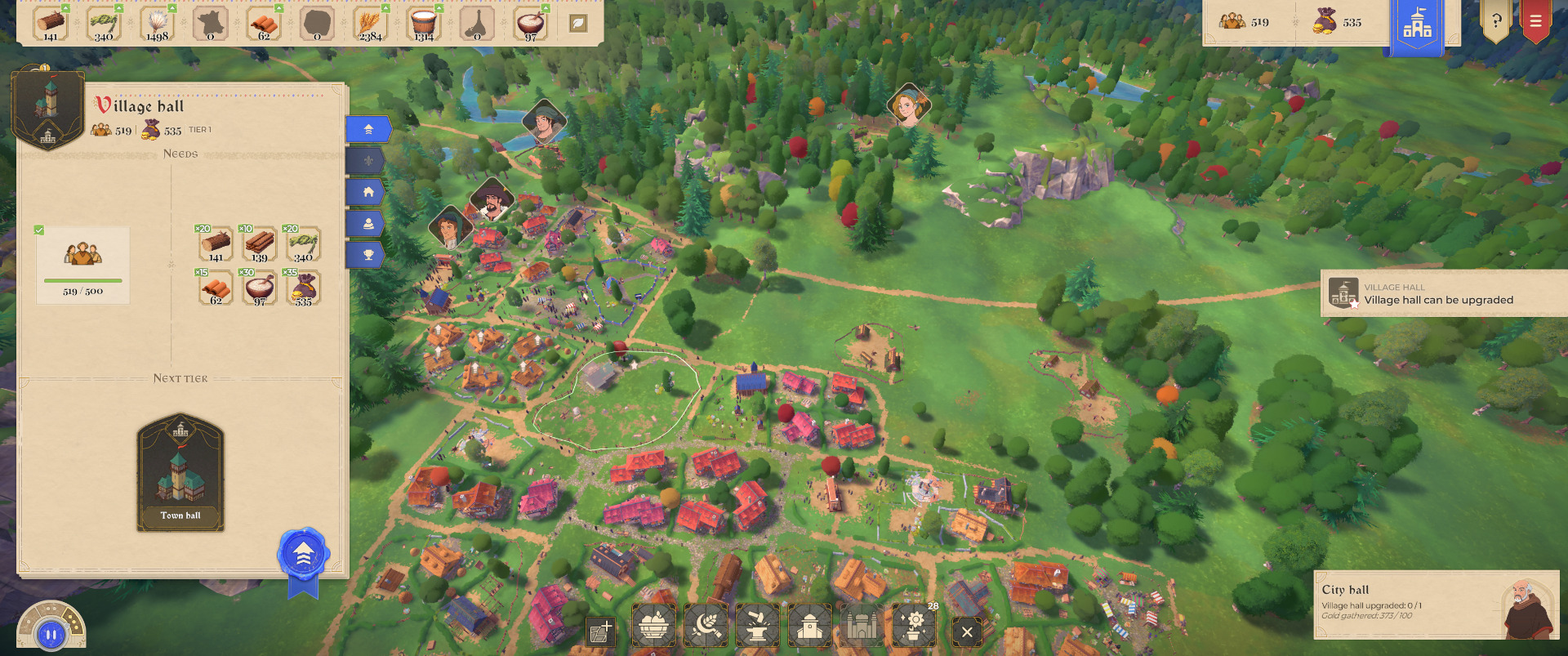The width and height of the screenshot is (1568, 656).
Task: Open the domed building category
Action: click(809, 627)
